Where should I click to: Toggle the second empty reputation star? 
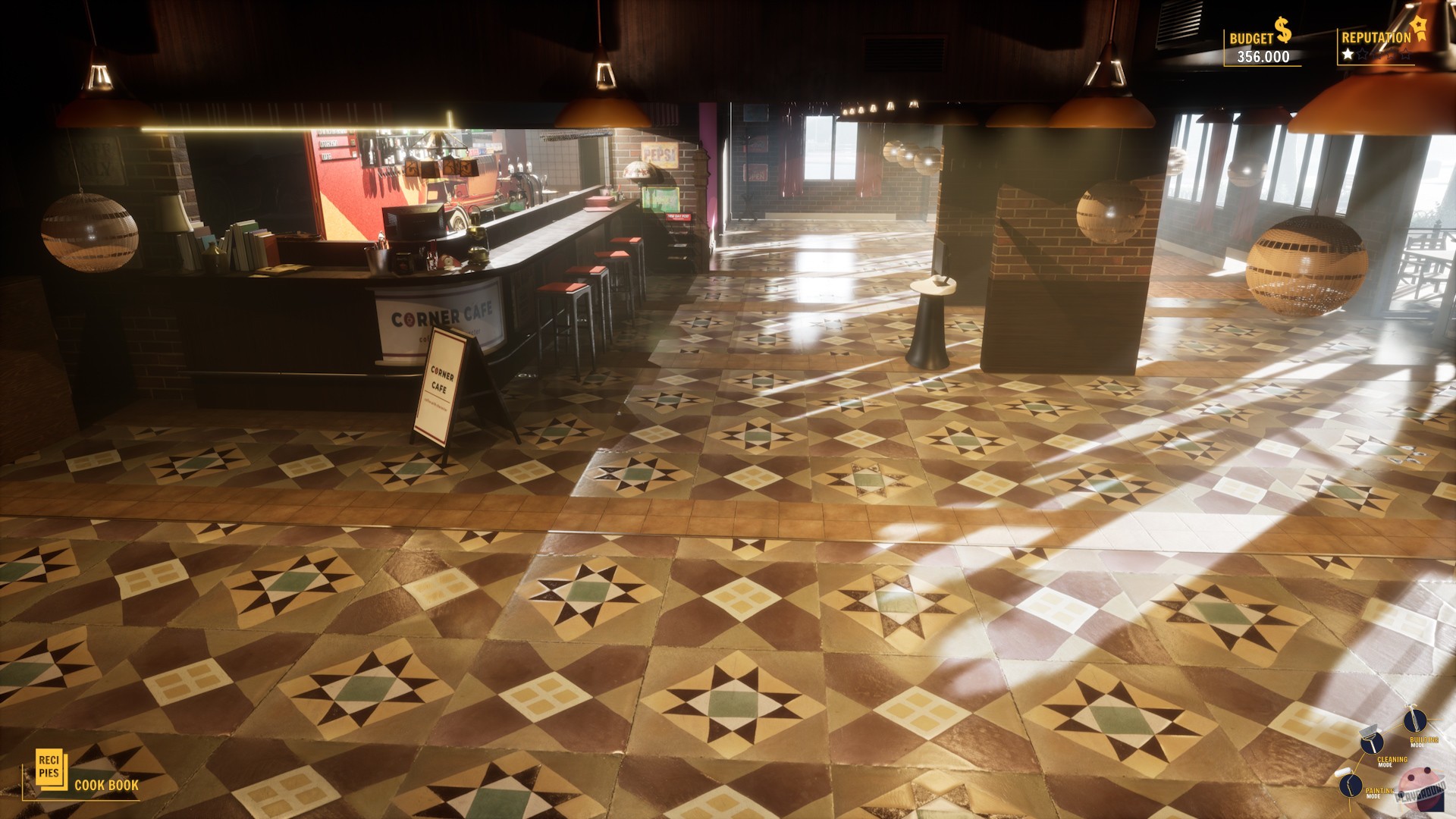point(1363,54)
